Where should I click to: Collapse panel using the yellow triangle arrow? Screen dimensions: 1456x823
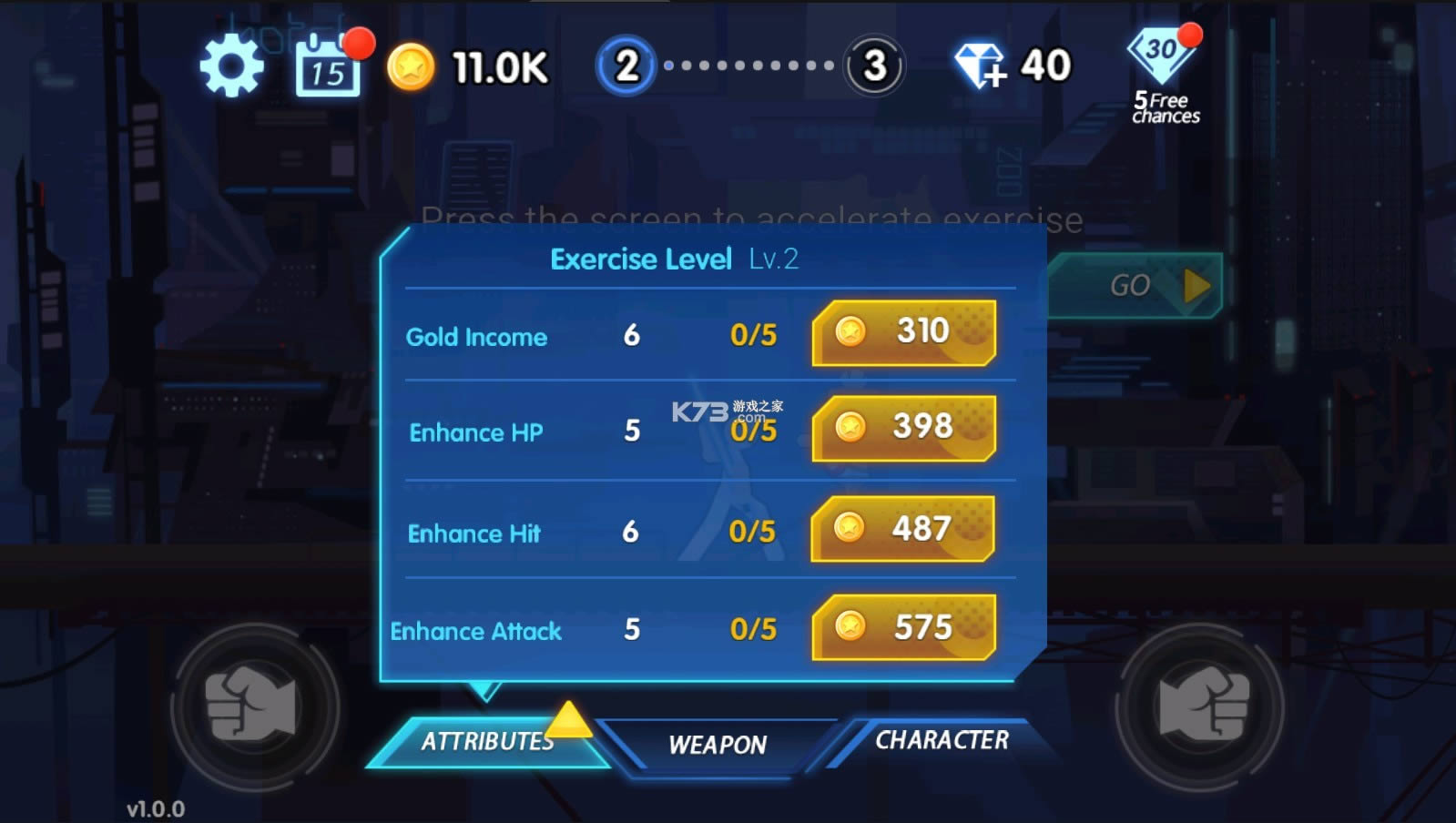click(568, 718)
